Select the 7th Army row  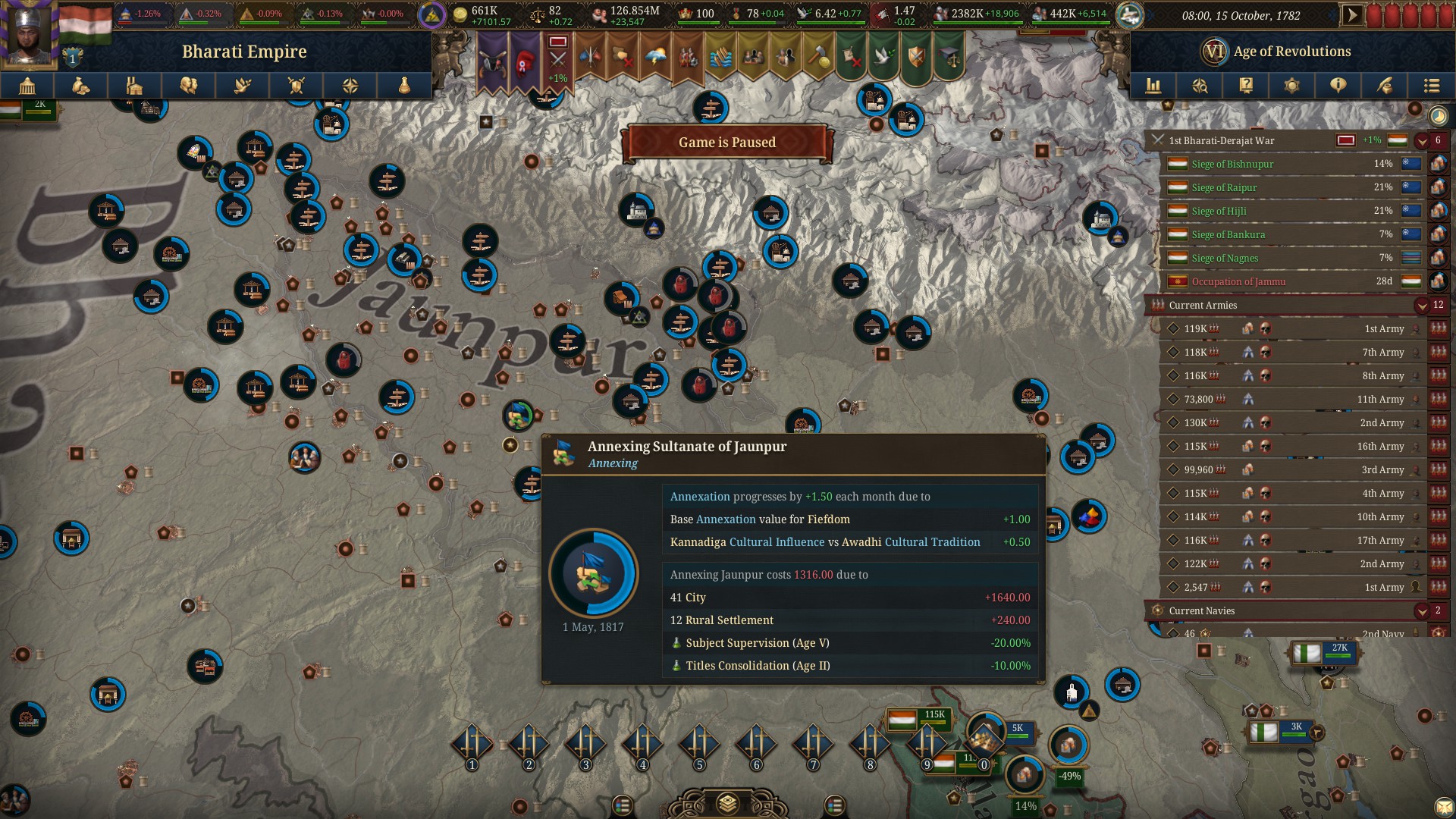pyautogui.click(x=1289, y=352)
